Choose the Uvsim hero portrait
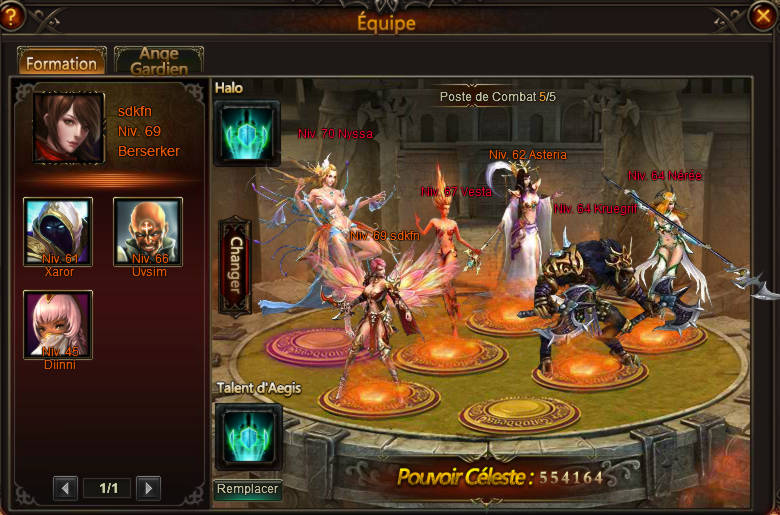Screen dimensions: 780x515 148,232
